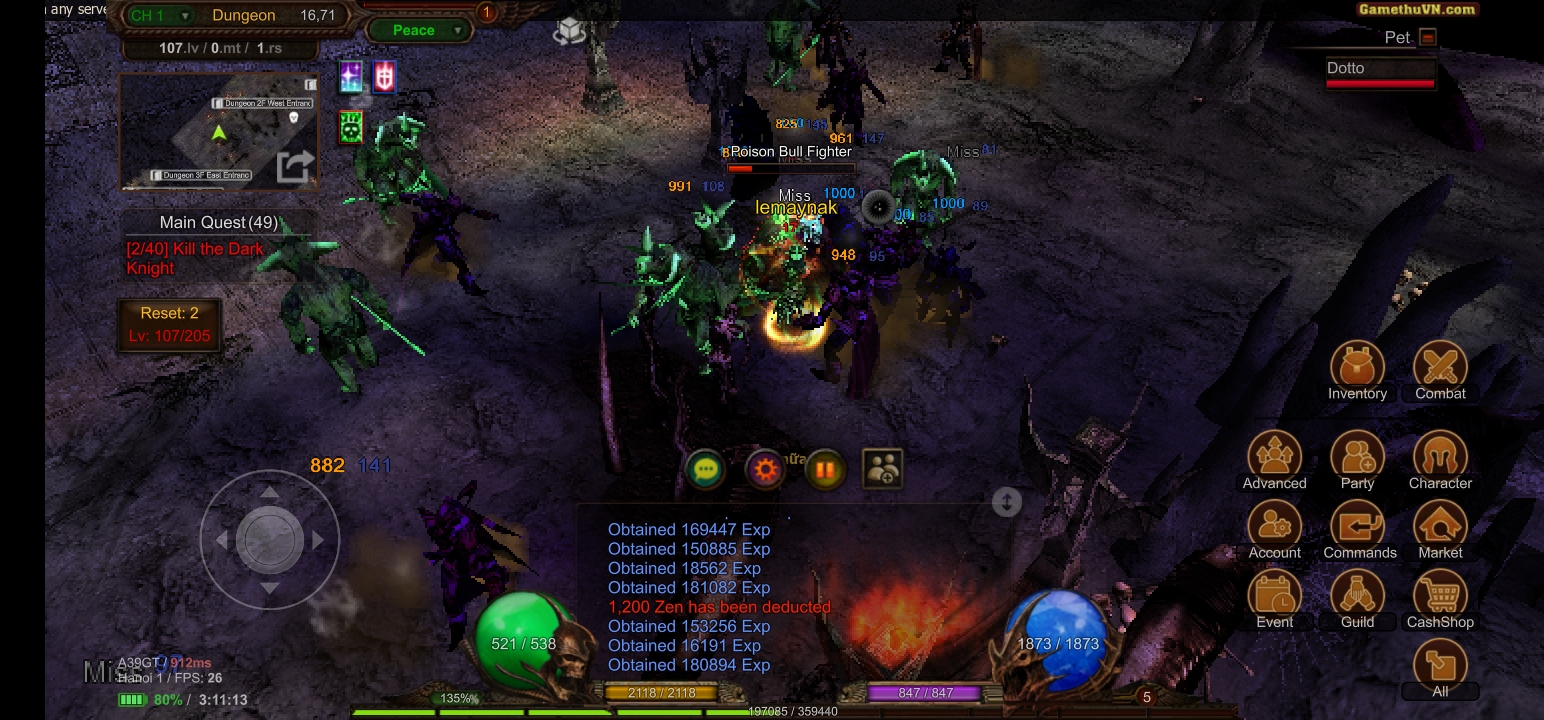This screenshot has width=1544, height=720.
Task: Open the orange gear settings button
Action: coord(765,469)
